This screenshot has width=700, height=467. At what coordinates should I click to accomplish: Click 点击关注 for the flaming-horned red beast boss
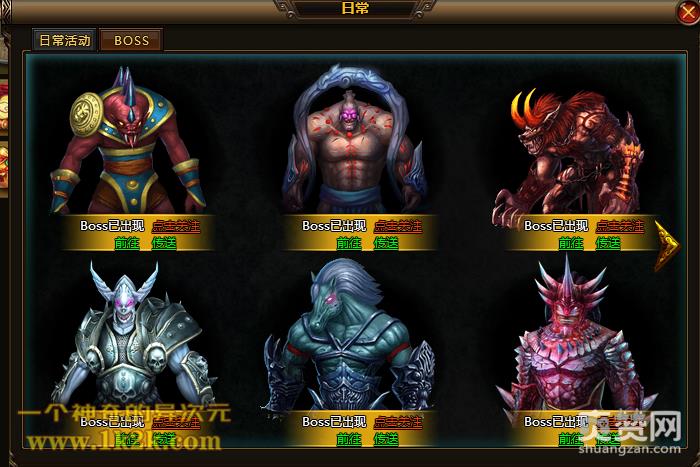(x=619, y=226)
